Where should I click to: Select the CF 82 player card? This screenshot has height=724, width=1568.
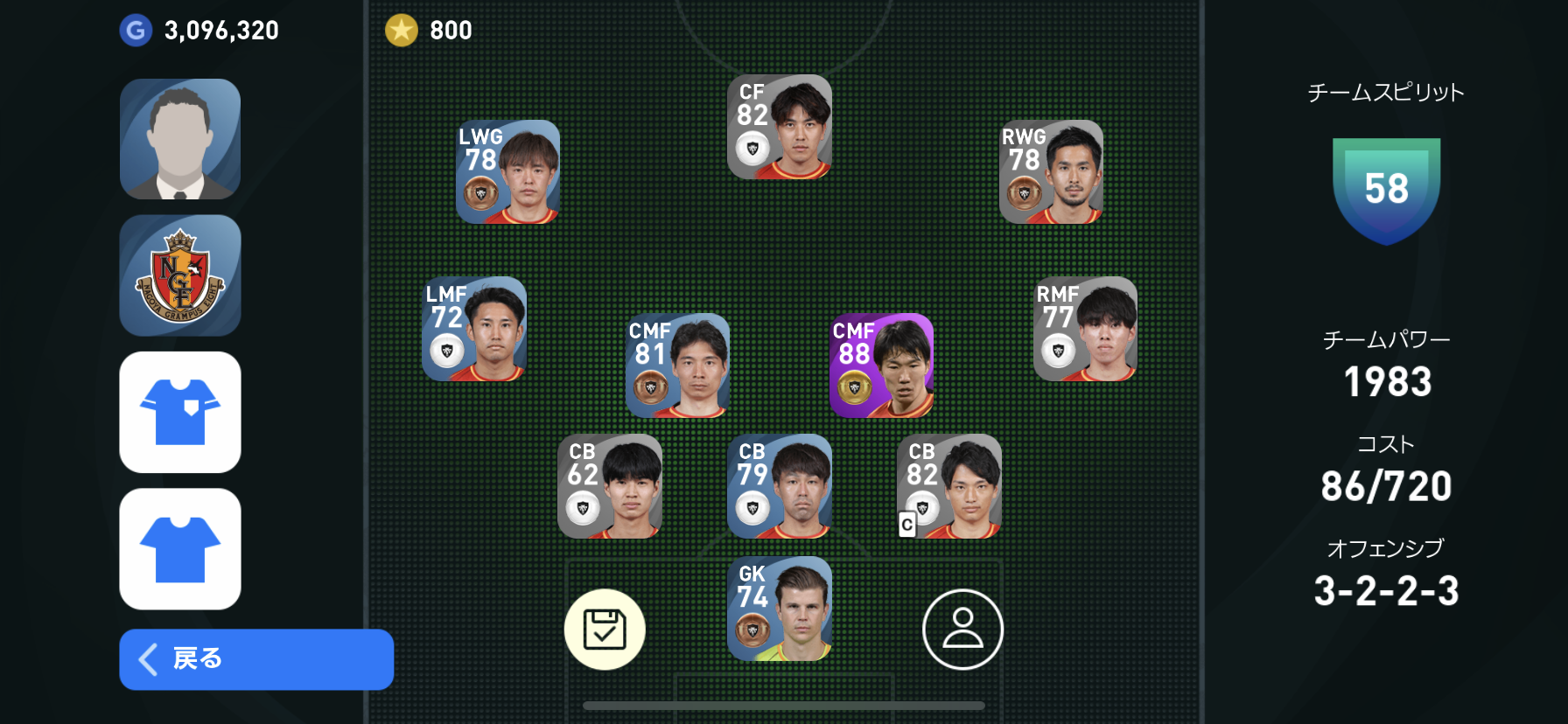[780, 128]
